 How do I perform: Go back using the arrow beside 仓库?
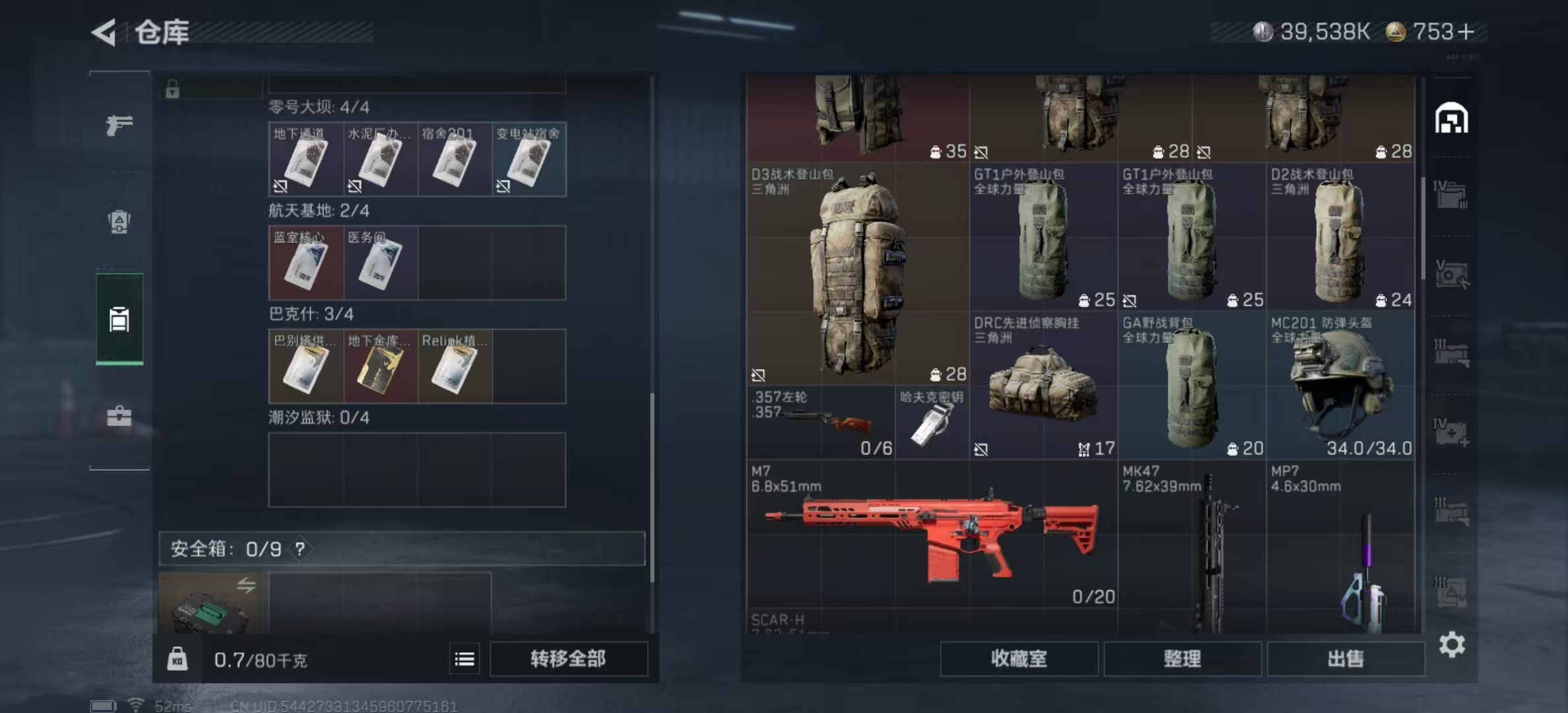(x=104, y=32)
